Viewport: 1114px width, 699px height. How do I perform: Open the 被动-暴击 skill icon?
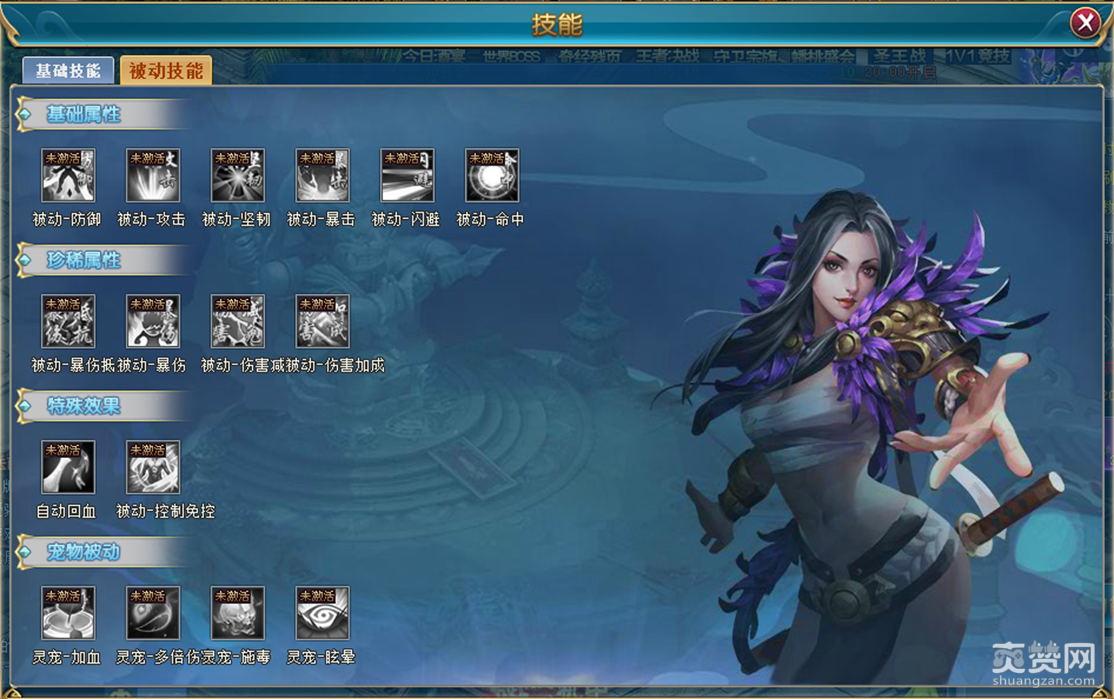pyautogui.click(x=322, y=176)
